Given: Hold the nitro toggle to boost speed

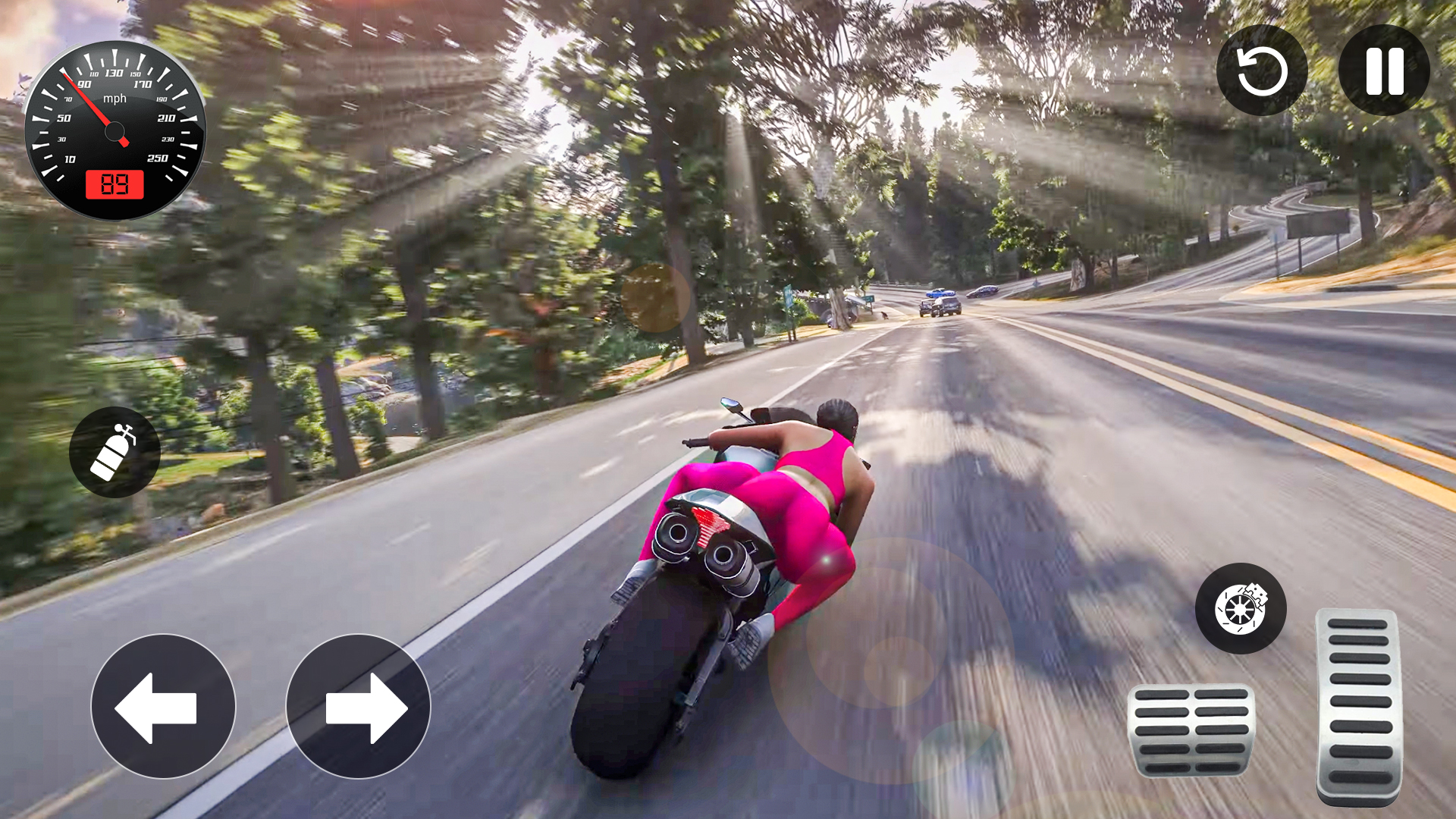Looking at the screenshot, I should click(115, 450).
